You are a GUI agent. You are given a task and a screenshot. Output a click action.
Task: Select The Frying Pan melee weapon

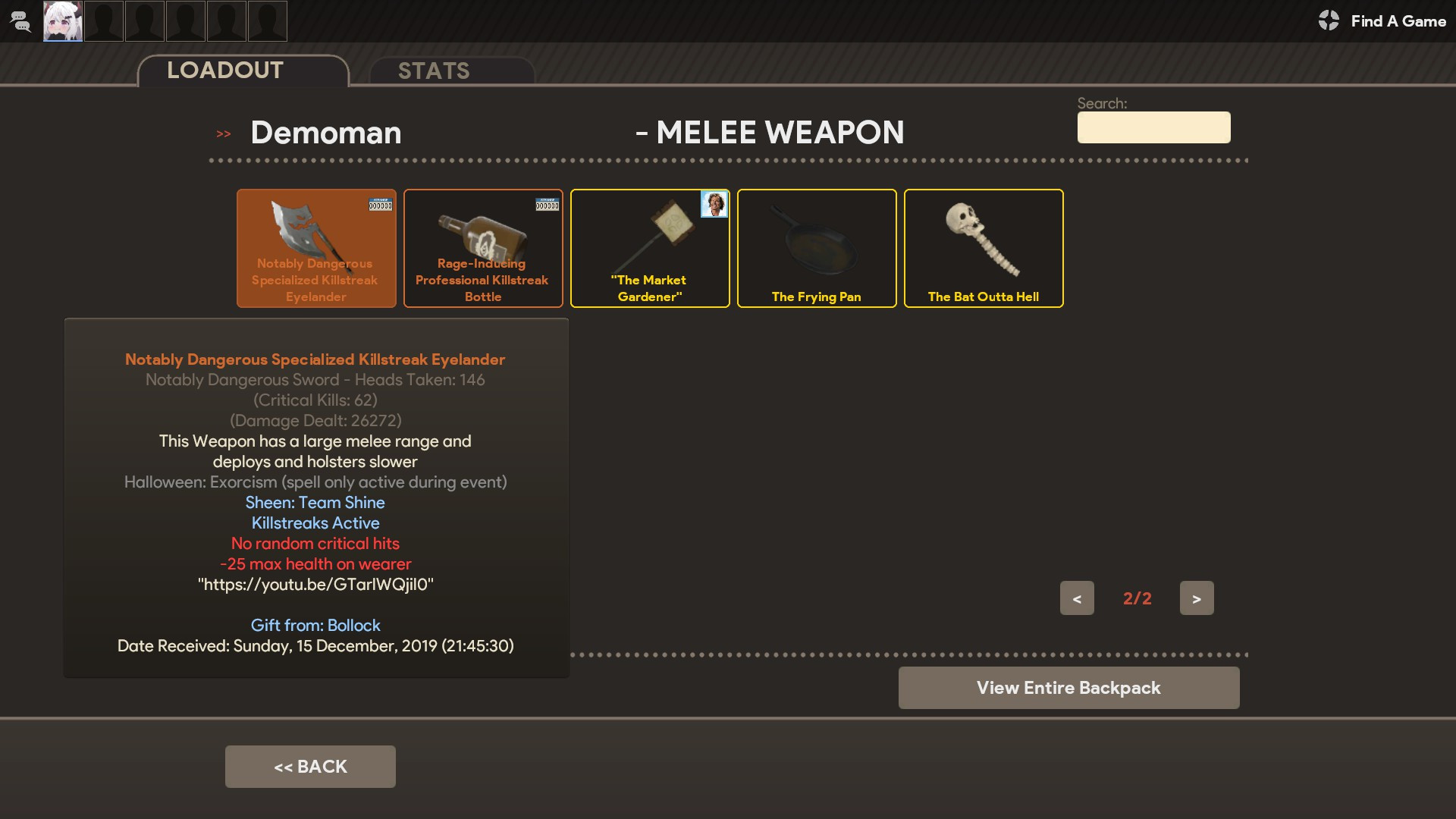tap(816, 248)
